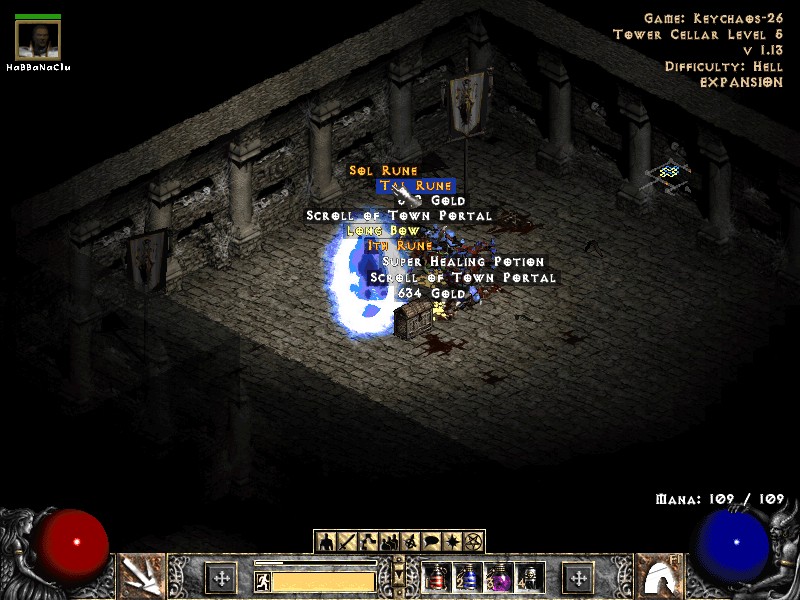Screen dimensions: 800x600
Task: Use the purple rejuvenation potion in belt
Action: (x=497, y=577)
